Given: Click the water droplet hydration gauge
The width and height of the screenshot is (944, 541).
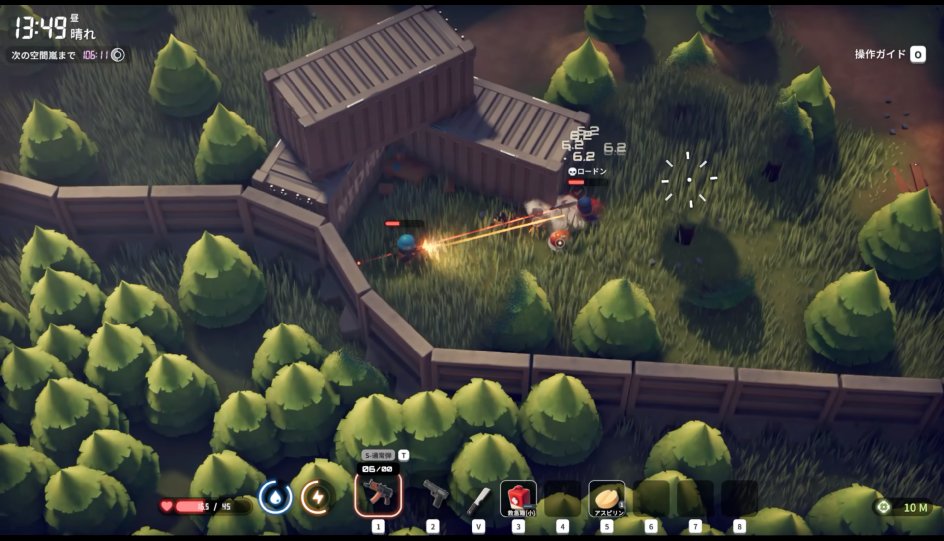Looking at the screenshot, I should point(275,496).
